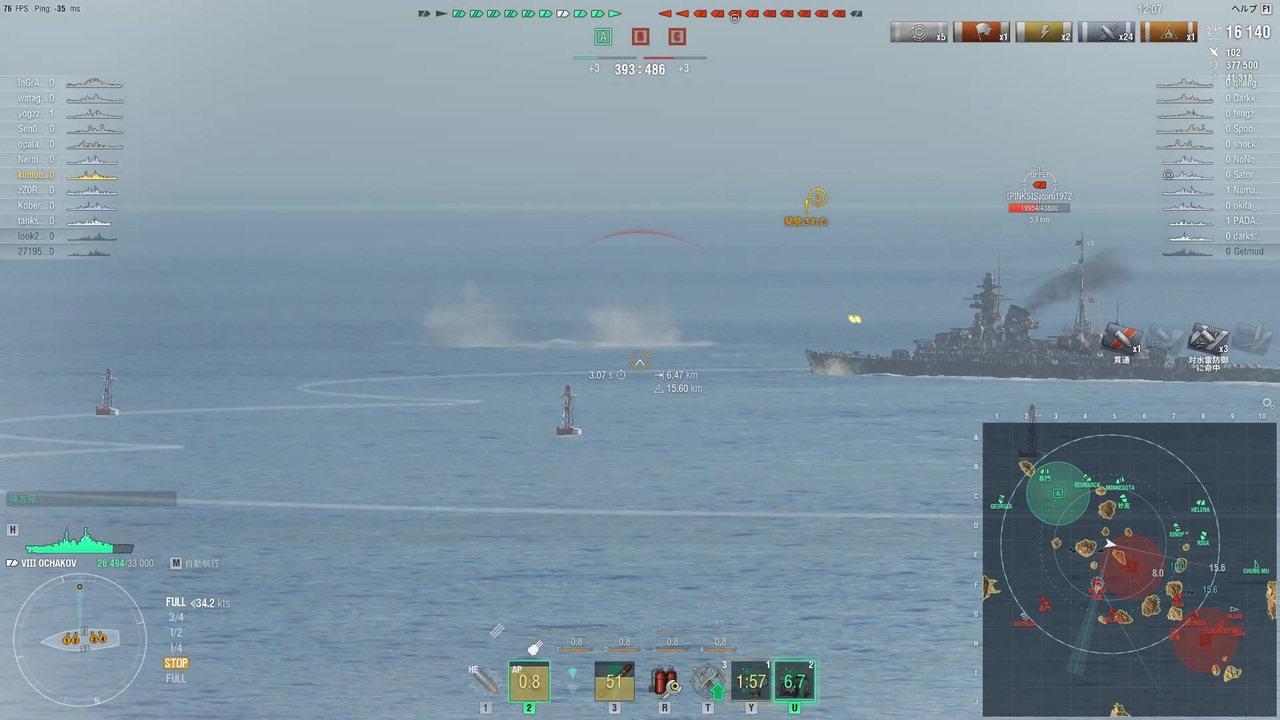Select AP ammunition in slot 2
This screenshot has width=1280, height=720.
pos(529,682)
